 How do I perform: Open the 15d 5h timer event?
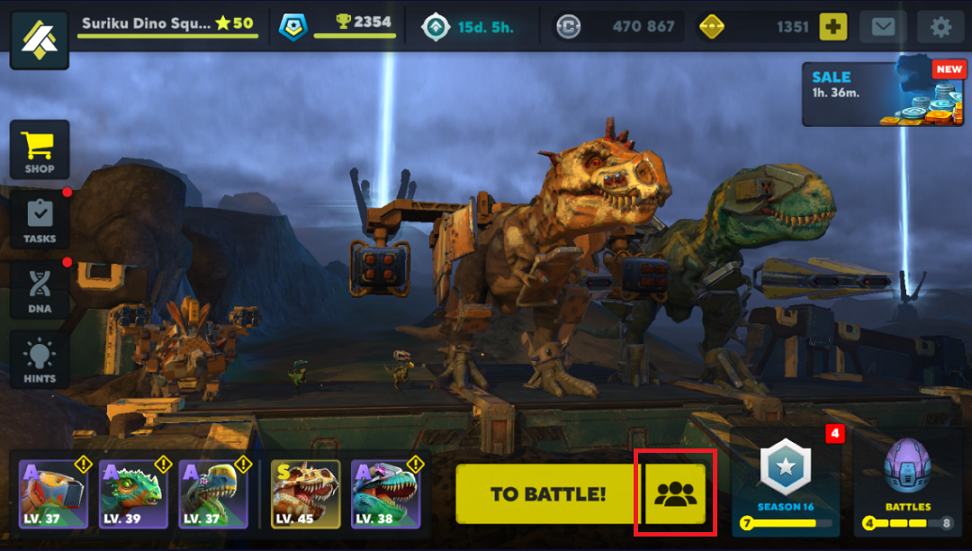pyautogui.click(x=468, y=27)
